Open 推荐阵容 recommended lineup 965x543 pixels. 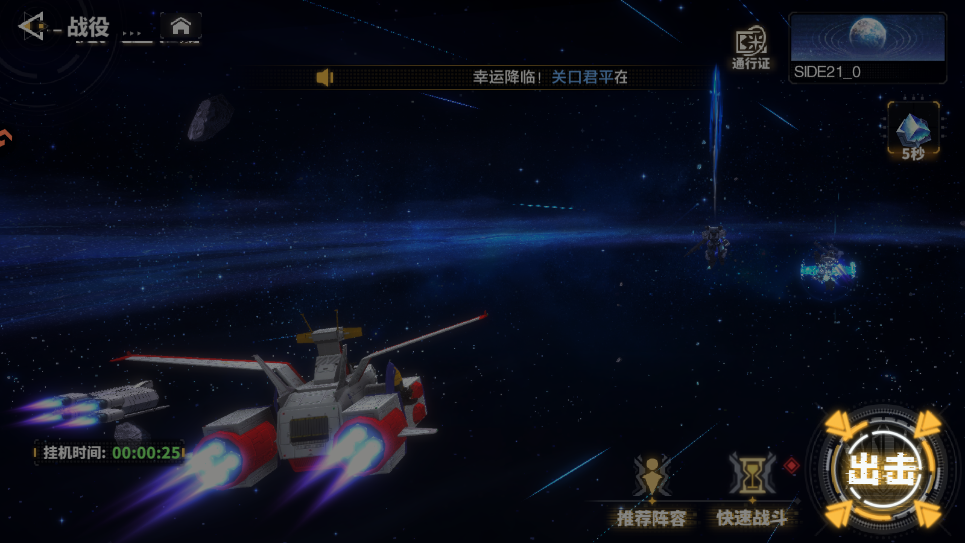click(651, 489)
